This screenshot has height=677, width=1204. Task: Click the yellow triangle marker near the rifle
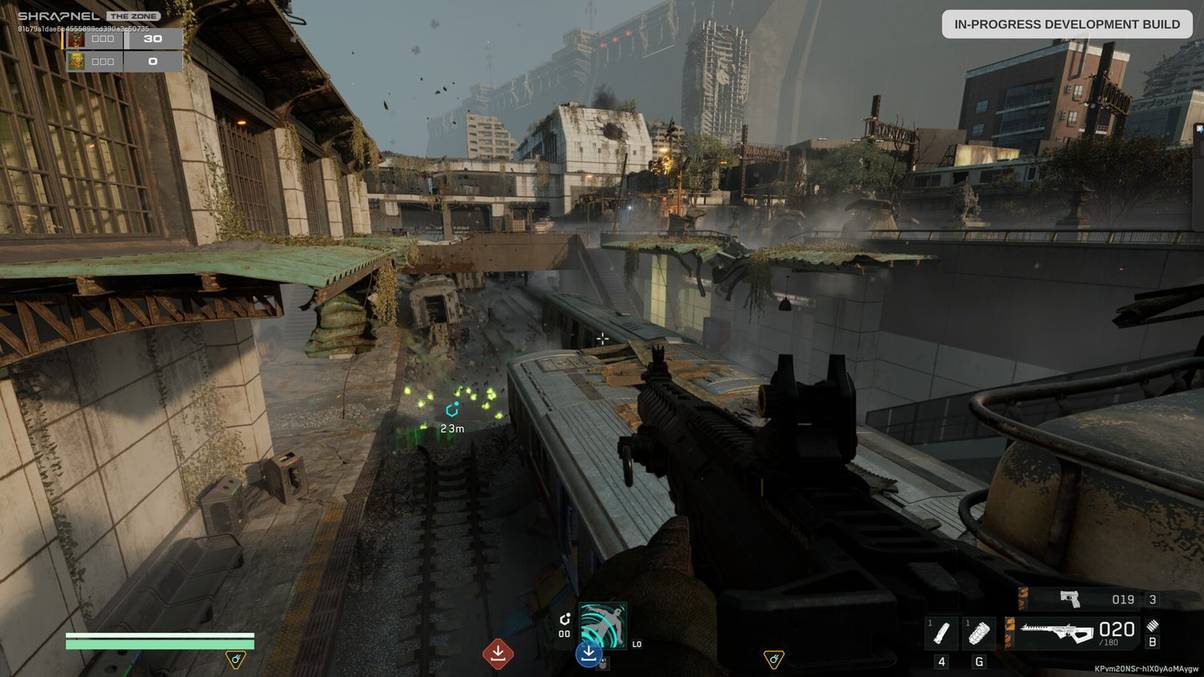[x=773, y=659]
